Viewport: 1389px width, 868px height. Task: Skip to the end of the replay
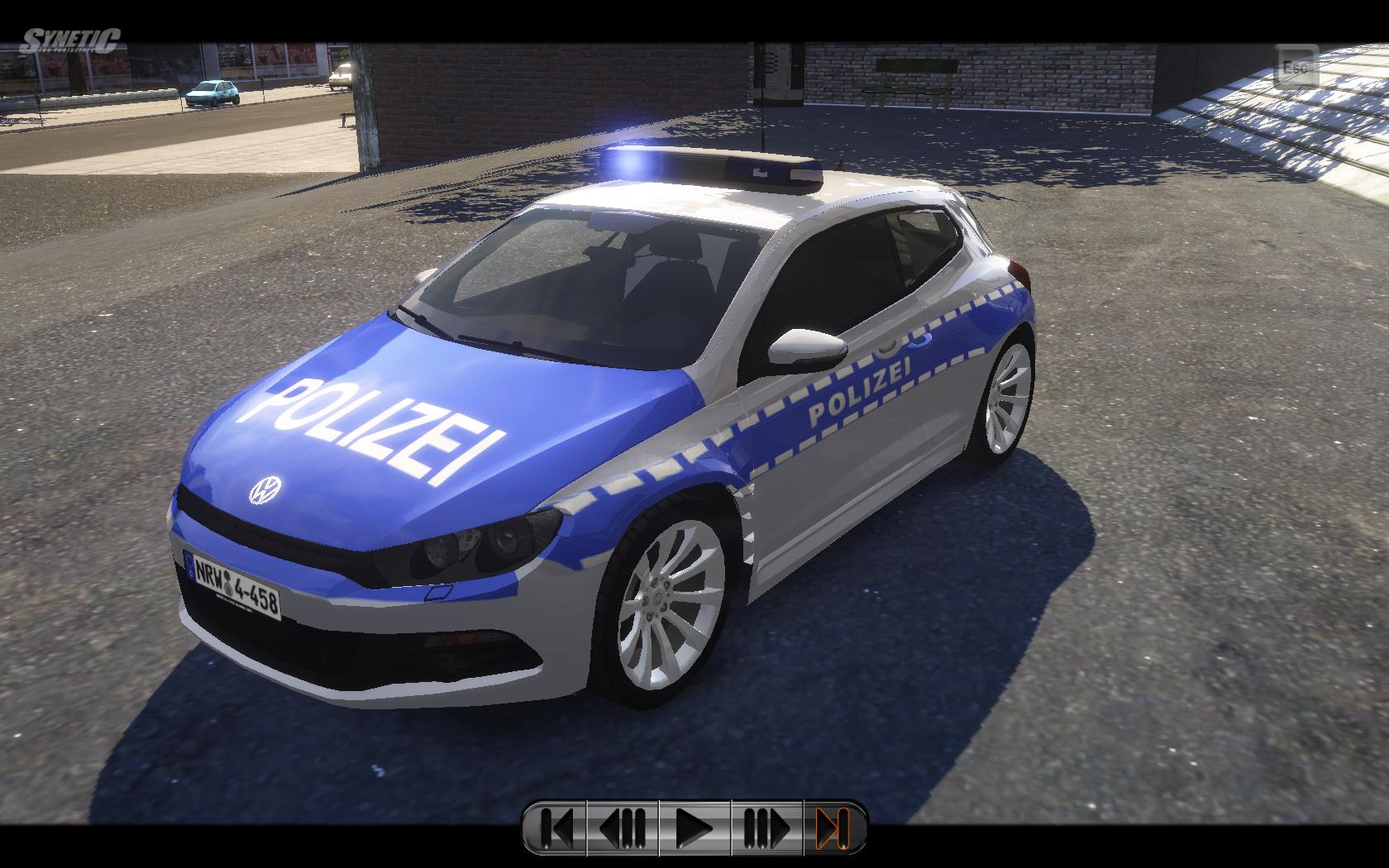833,827
